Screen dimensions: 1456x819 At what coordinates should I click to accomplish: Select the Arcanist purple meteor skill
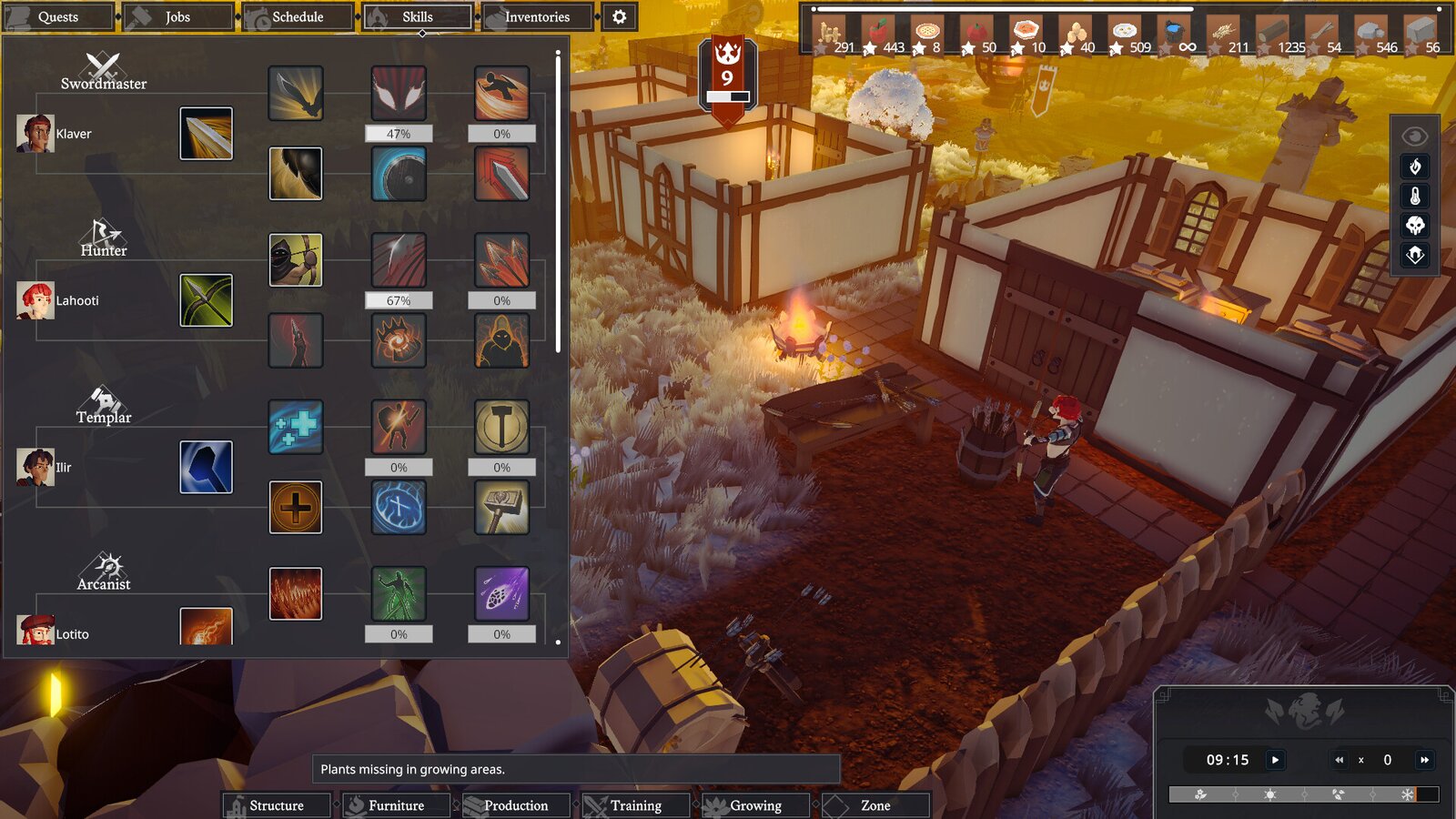tap(501, 593)
